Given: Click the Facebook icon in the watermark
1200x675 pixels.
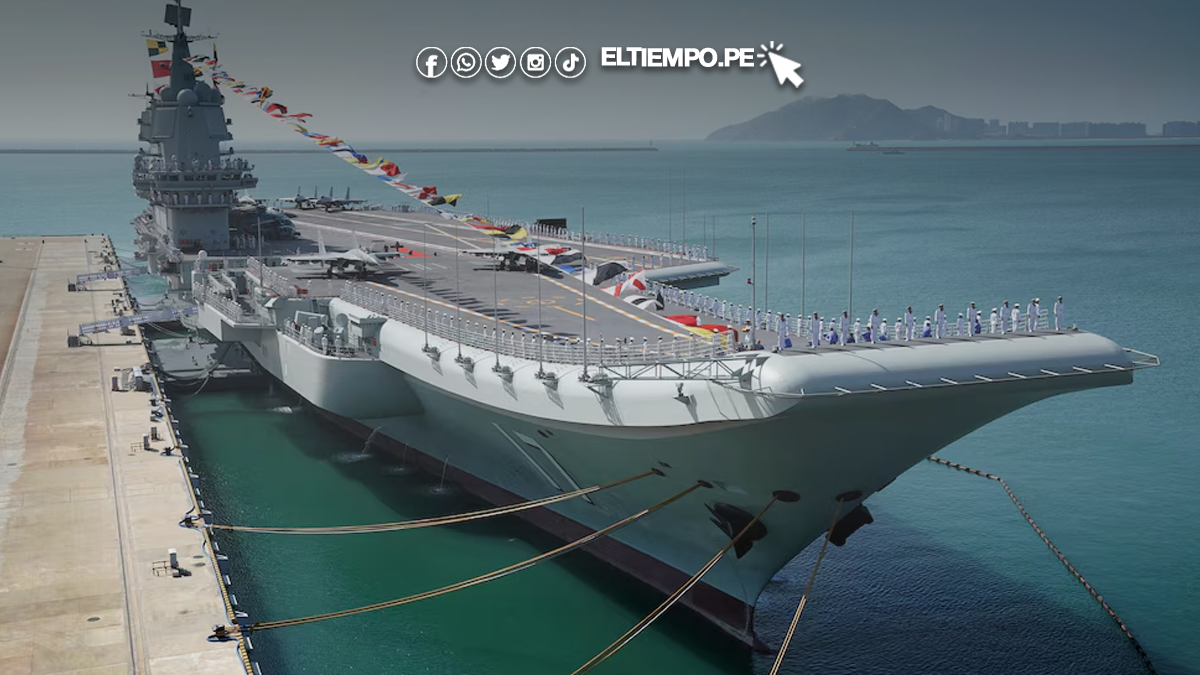Looking at the screenshot, I should click(431, 63).
